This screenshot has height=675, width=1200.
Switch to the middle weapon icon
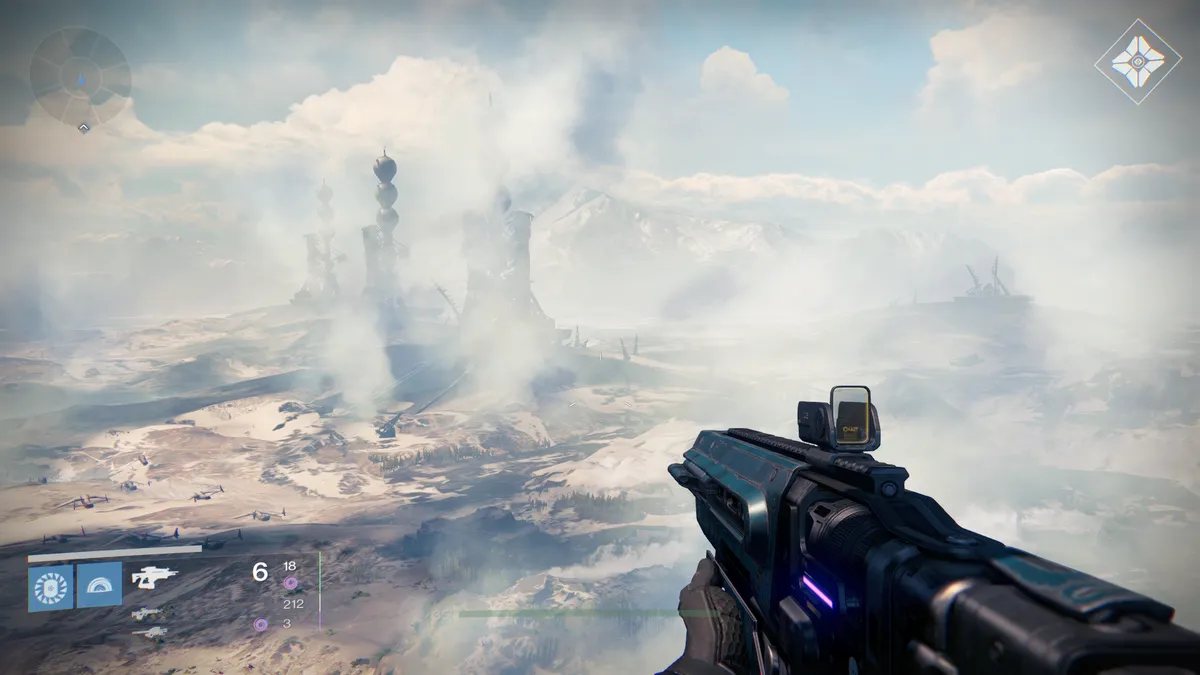(146, 613)
